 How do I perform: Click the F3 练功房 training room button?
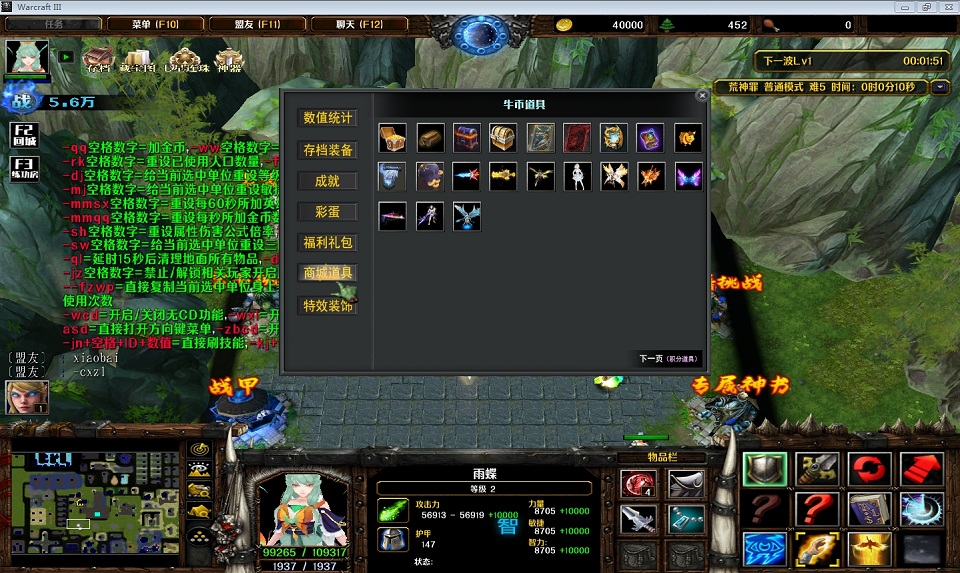click(24, 168)
